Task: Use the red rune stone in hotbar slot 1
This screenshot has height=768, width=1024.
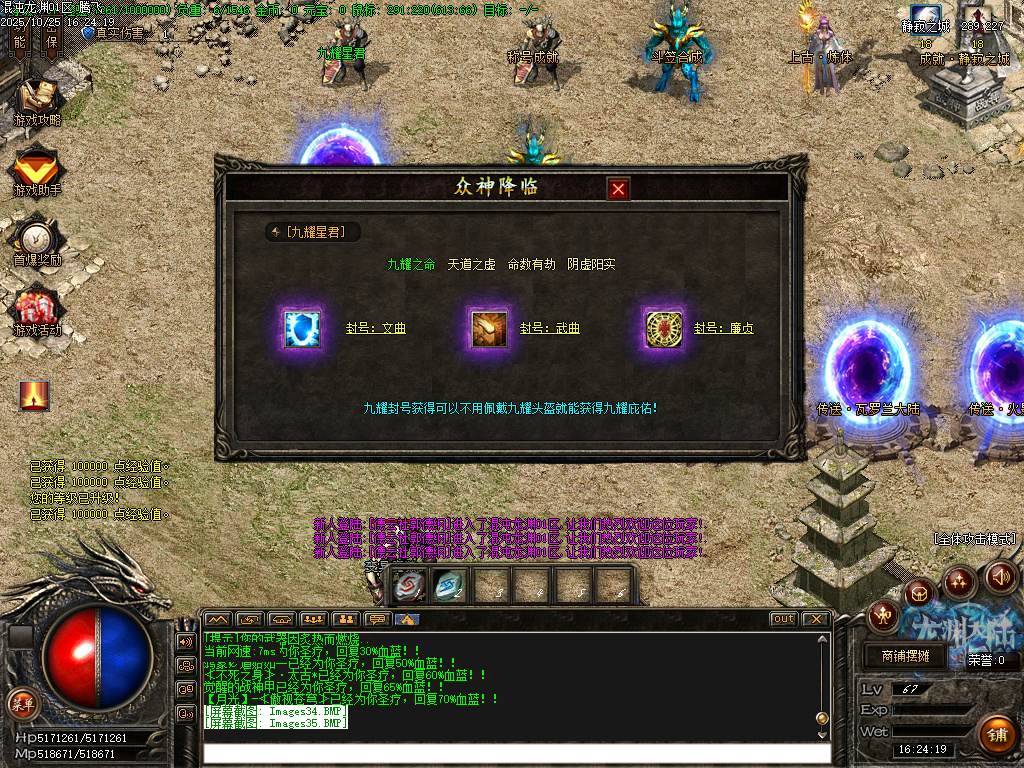Action: (409, 585)
